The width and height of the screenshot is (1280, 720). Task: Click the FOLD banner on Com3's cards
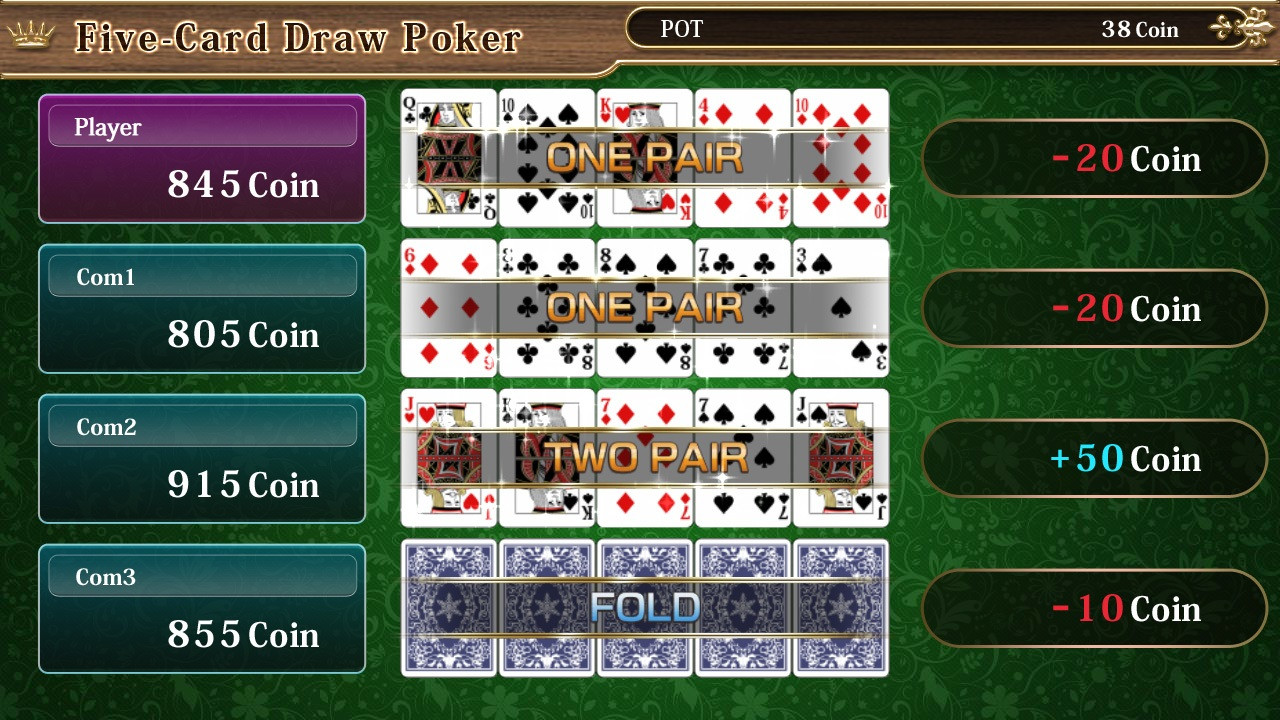coord(643,606)
